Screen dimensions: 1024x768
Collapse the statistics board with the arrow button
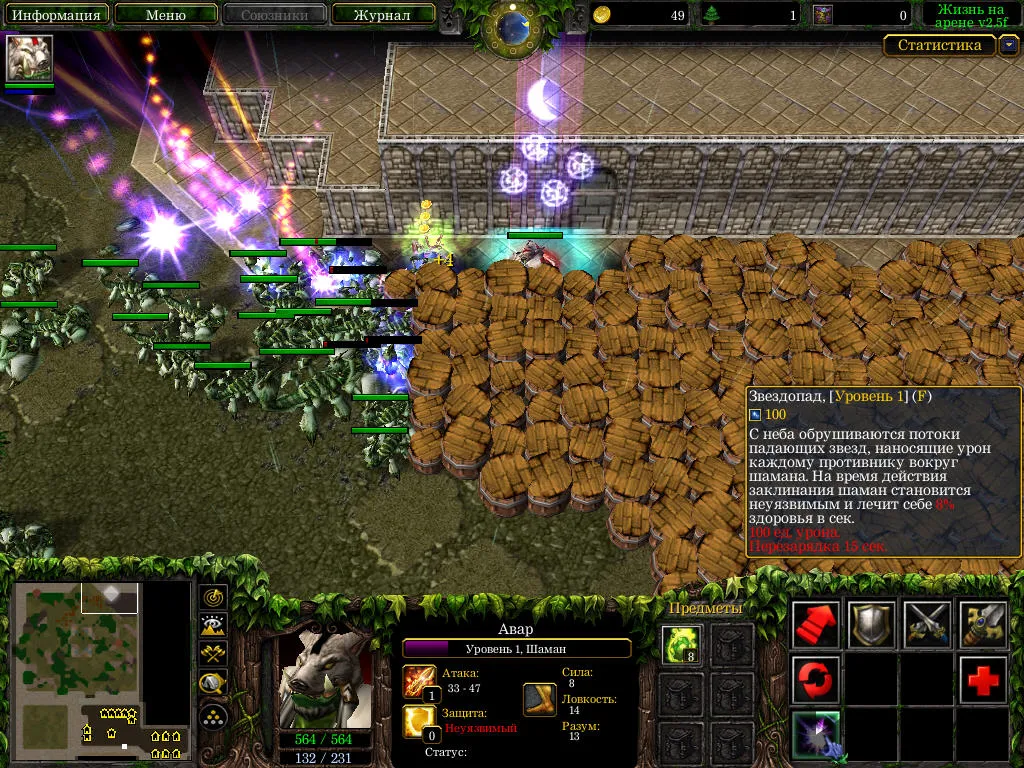(1009, 45)
